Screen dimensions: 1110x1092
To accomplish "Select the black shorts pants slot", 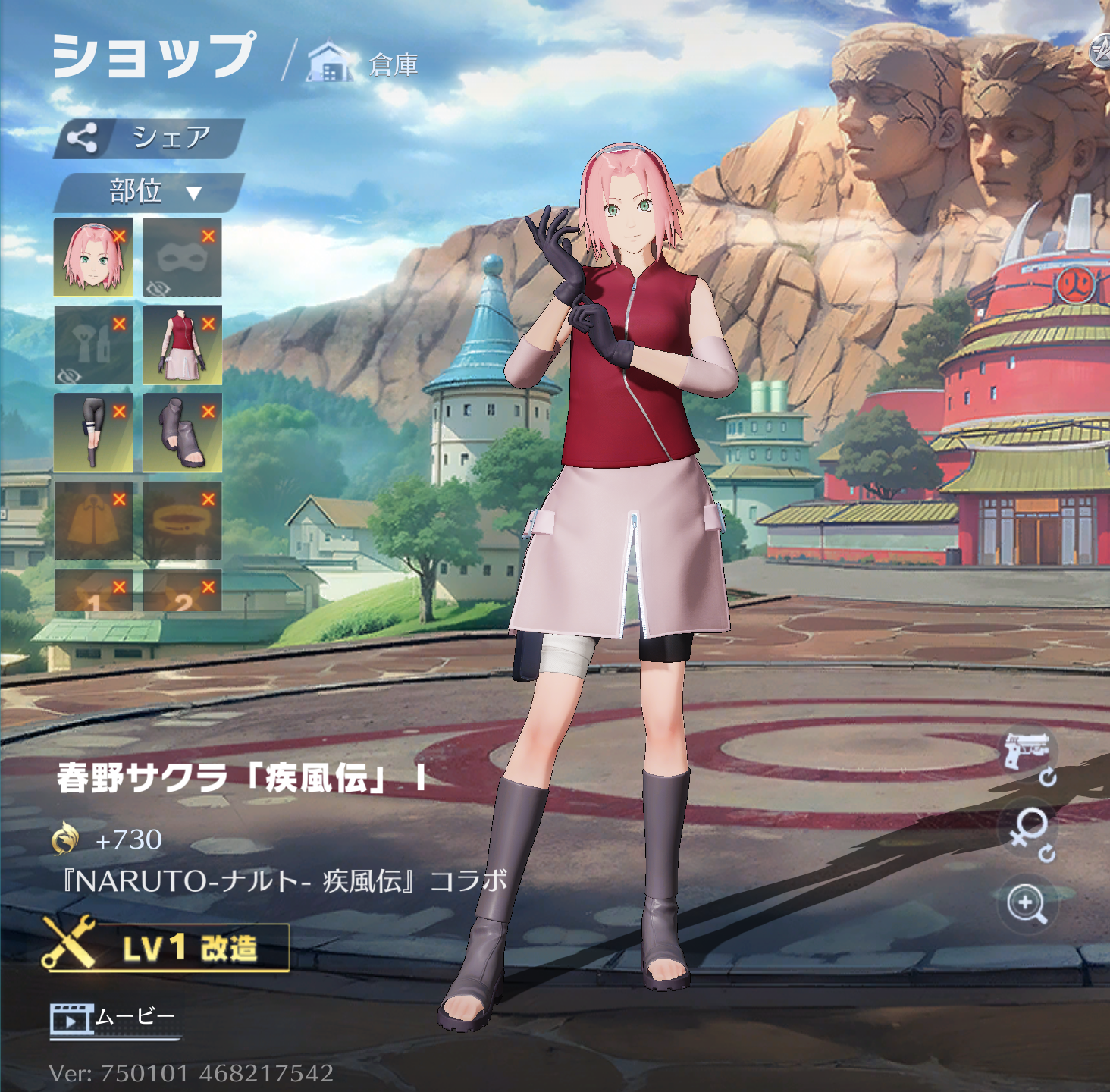I will click(93, 432).
